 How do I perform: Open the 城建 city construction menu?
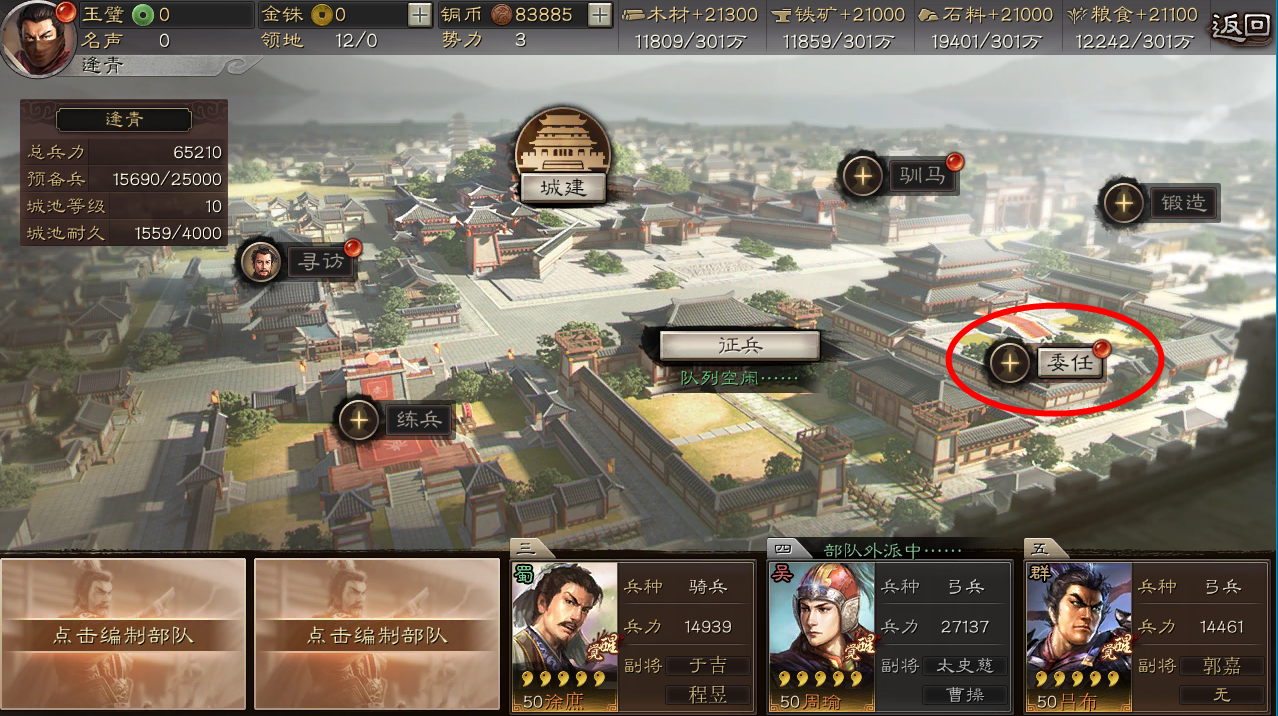(562, 187)
